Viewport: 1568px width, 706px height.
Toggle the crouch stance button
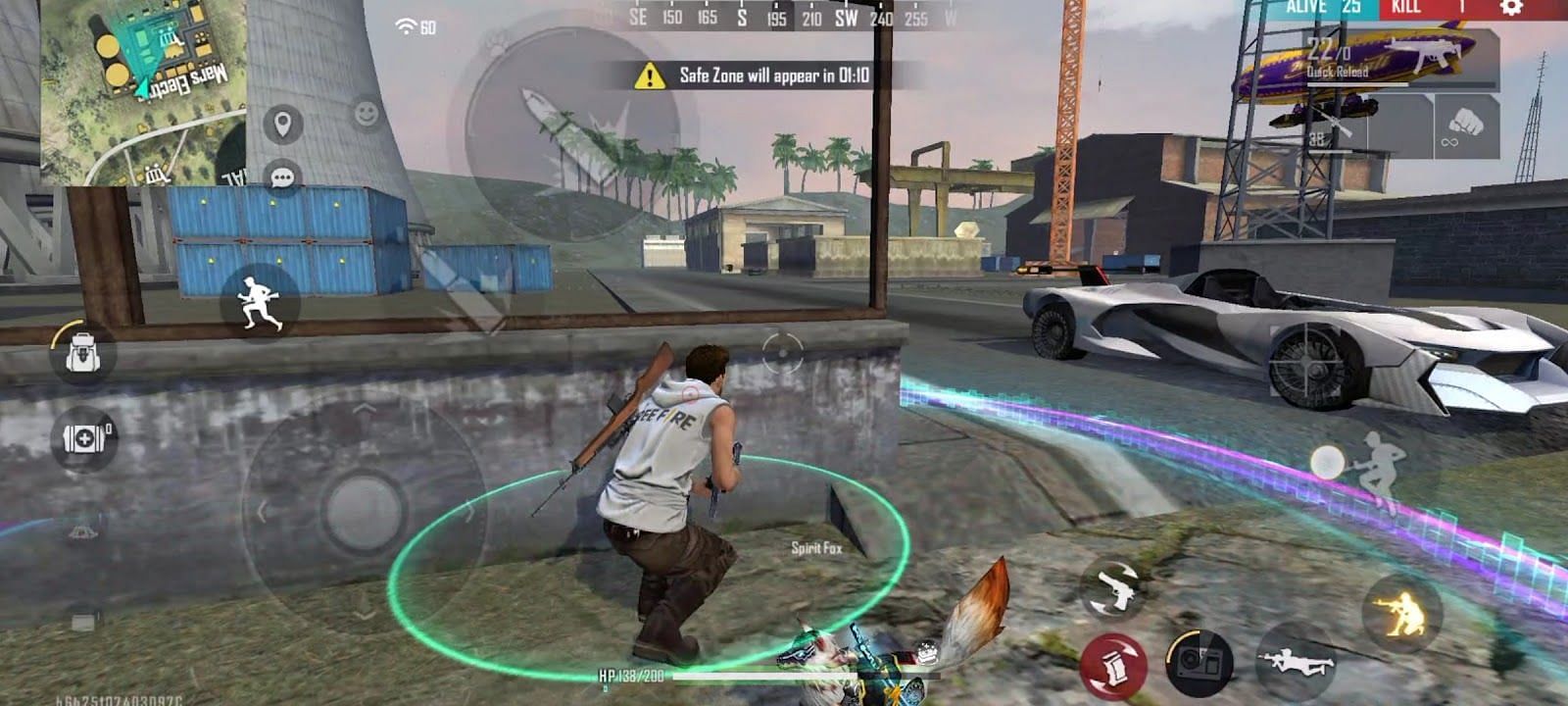click(x=1401, y=614)
